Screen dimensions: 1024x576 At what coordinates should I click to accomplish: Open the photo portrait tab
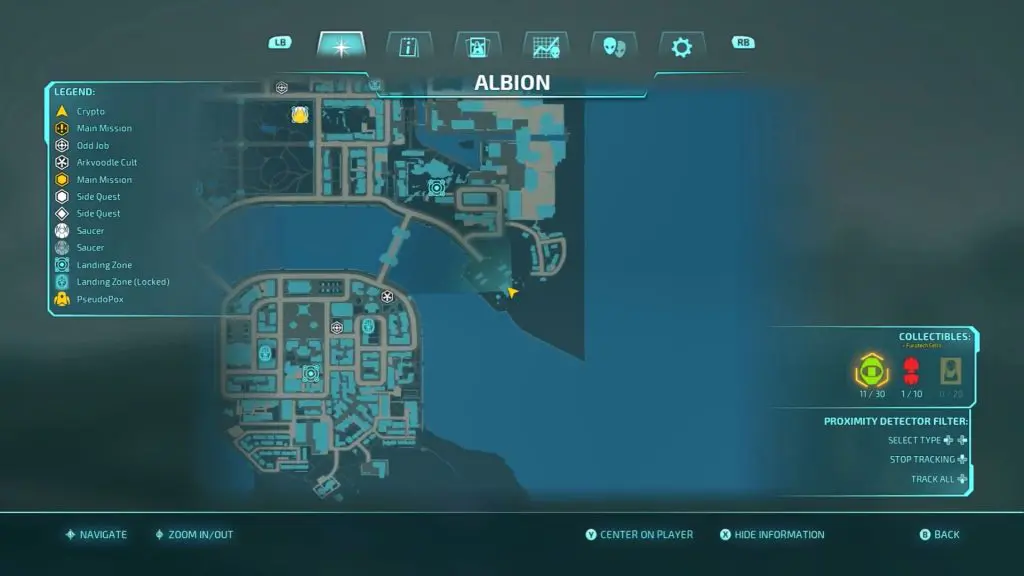(x=477, y=46)
